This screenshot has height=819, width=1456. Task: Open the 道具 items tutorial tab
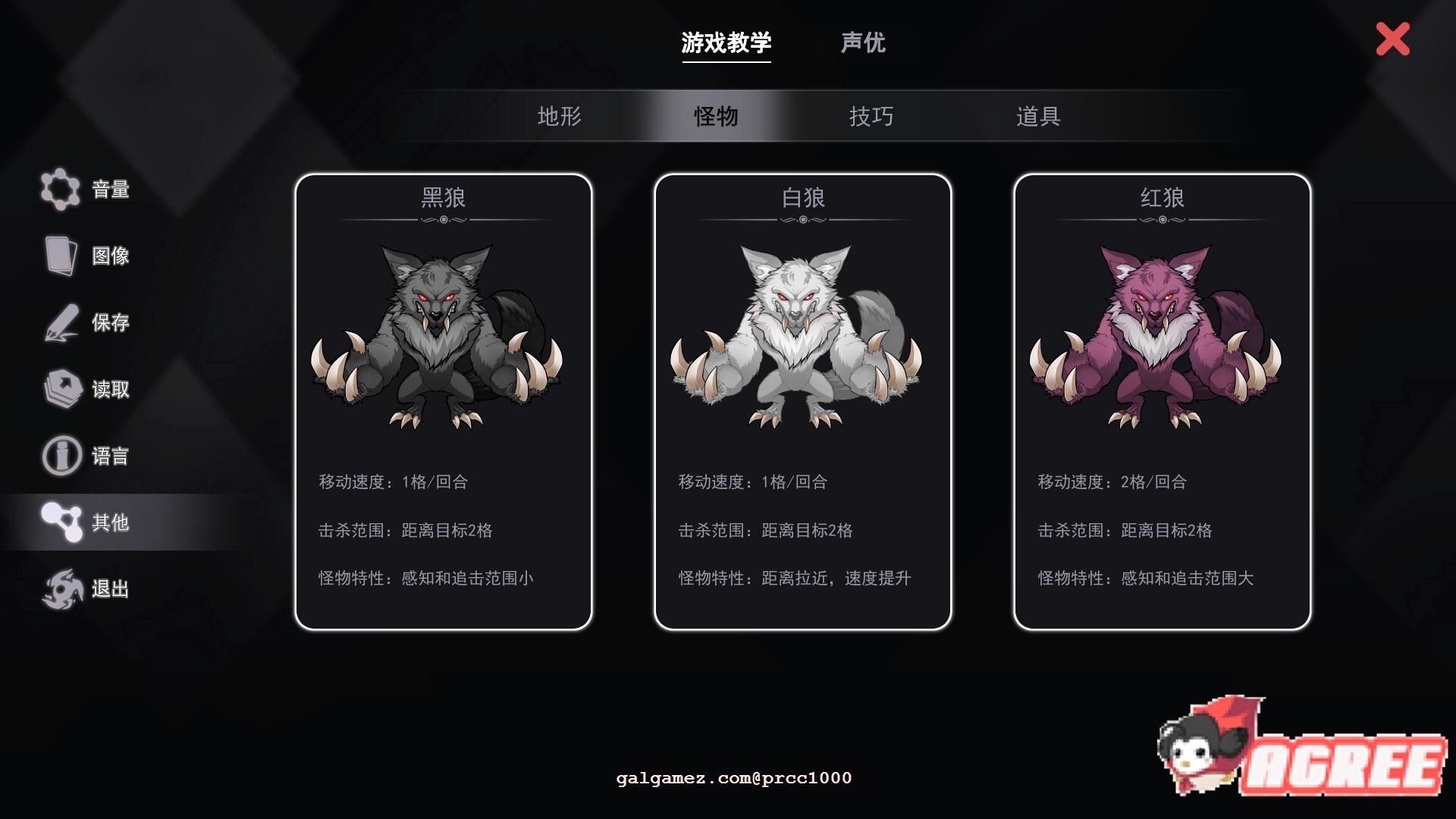tap(1039, 117)
